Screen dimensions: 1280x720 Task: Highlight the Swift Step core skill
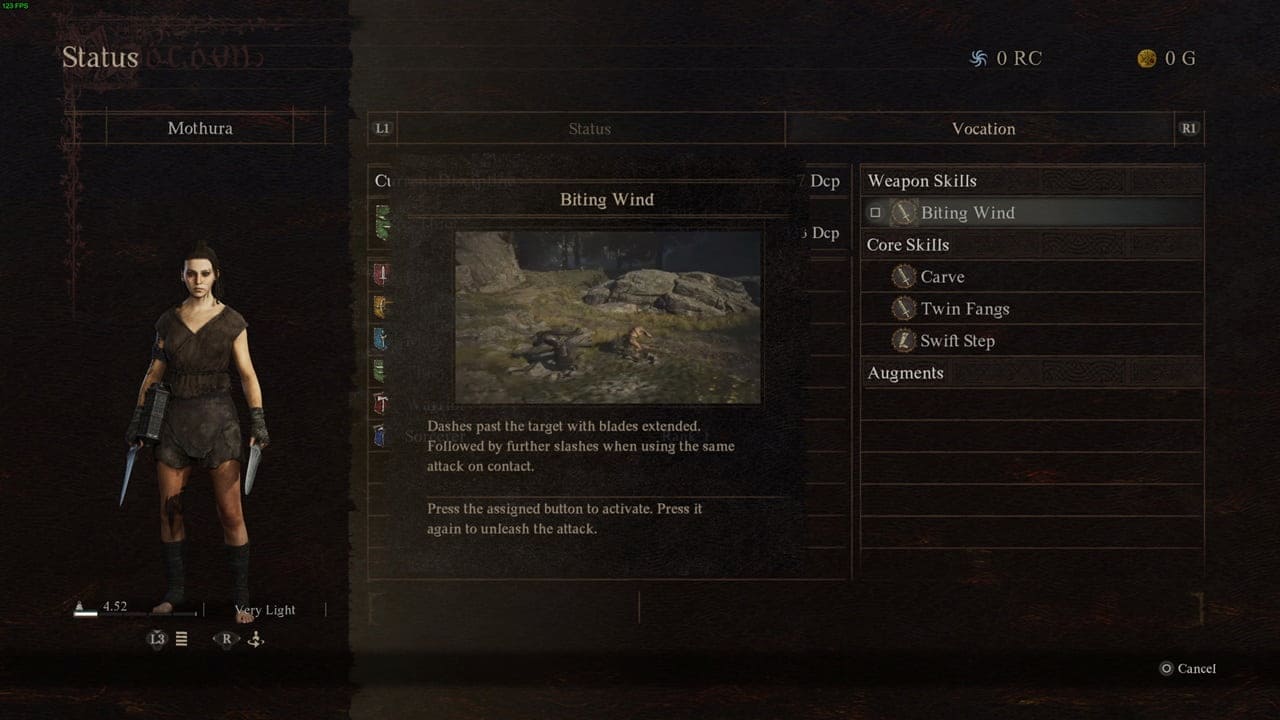[957, 341]
